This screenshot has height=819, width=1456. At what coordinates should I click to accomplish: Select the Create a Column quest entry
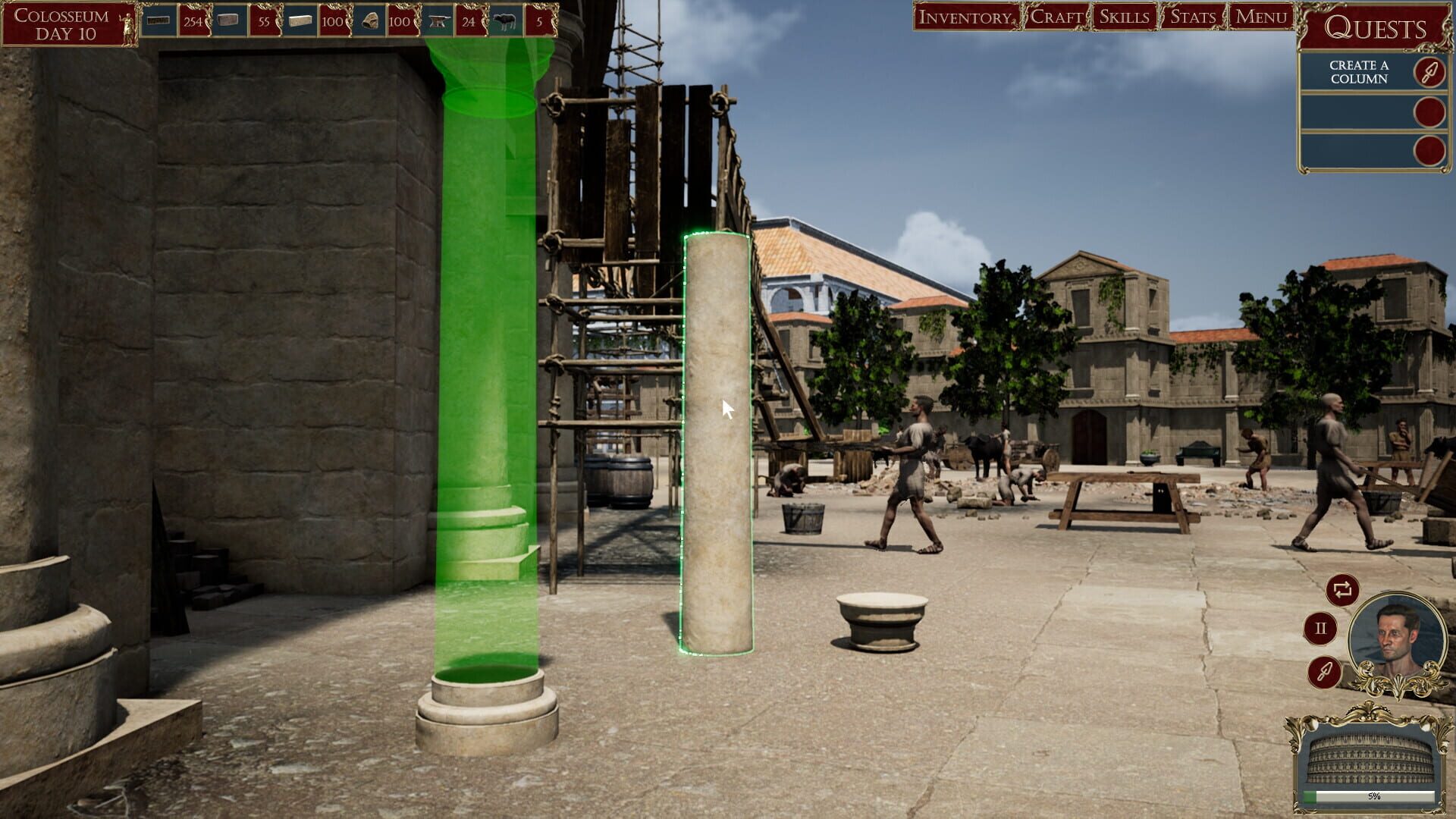tap(1357, 72)
